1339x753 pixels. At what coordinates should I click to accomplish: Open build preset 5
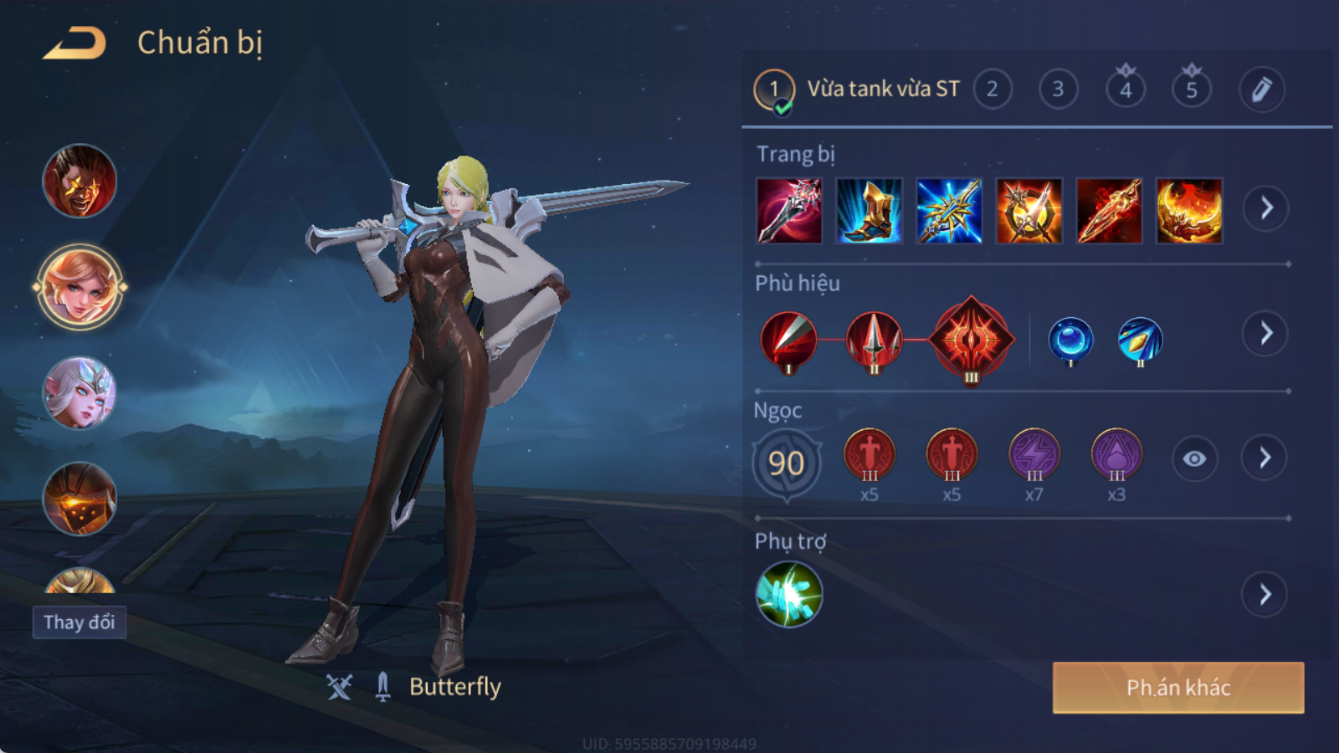pos(1191,90)
